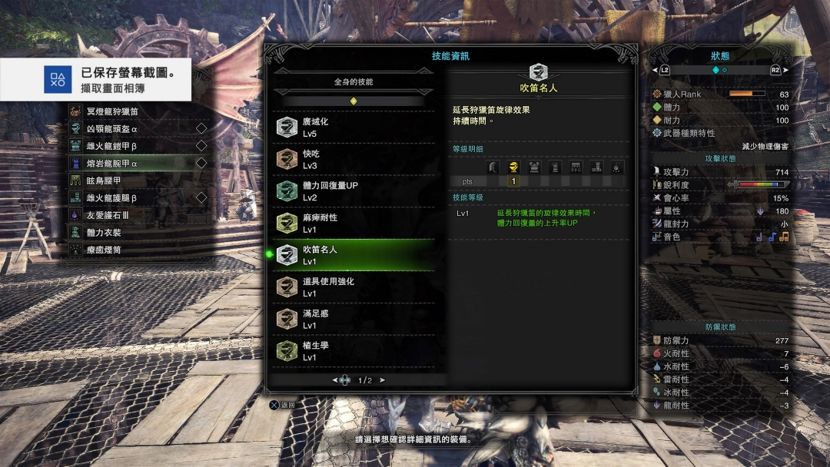The width and height of the screenshot is (830, 467).
Task: Select the 癒廬煙筒 booster row
Action: (140, 250)
